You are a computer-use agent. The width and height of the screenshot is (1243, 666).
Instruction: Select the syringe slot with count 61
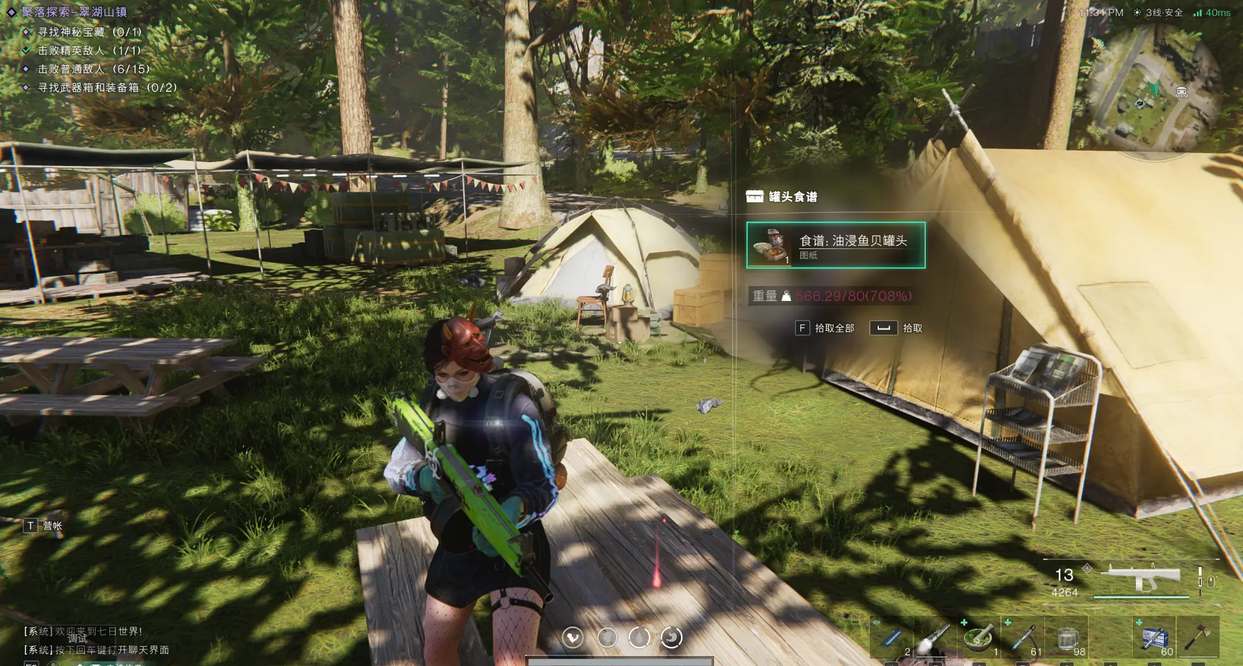[x=1023, y=638]
